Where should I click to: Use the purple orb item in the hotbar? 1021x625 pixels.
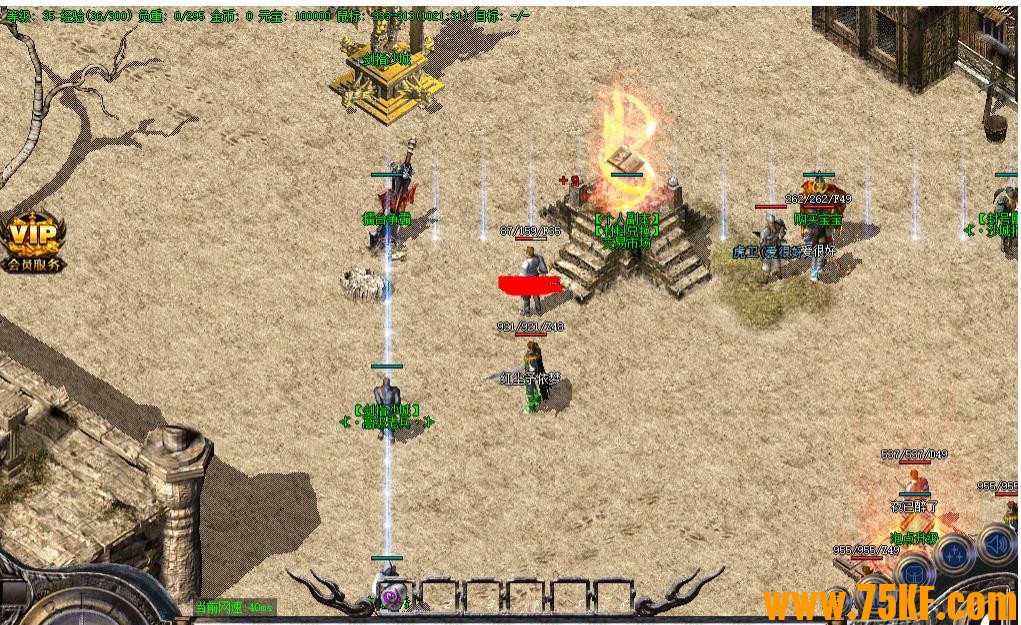pos(392,595)
